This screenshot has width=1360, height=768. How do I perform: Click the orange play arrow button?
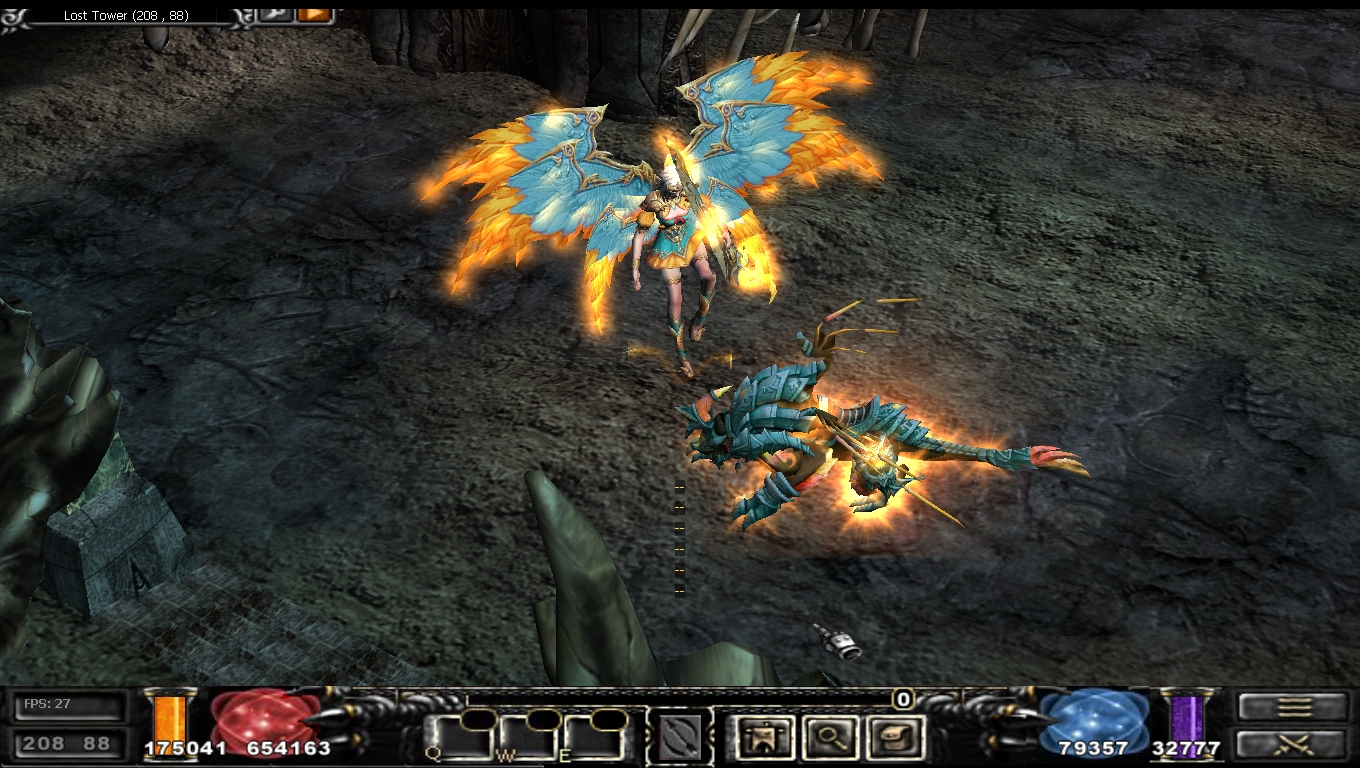coord(314,15)
